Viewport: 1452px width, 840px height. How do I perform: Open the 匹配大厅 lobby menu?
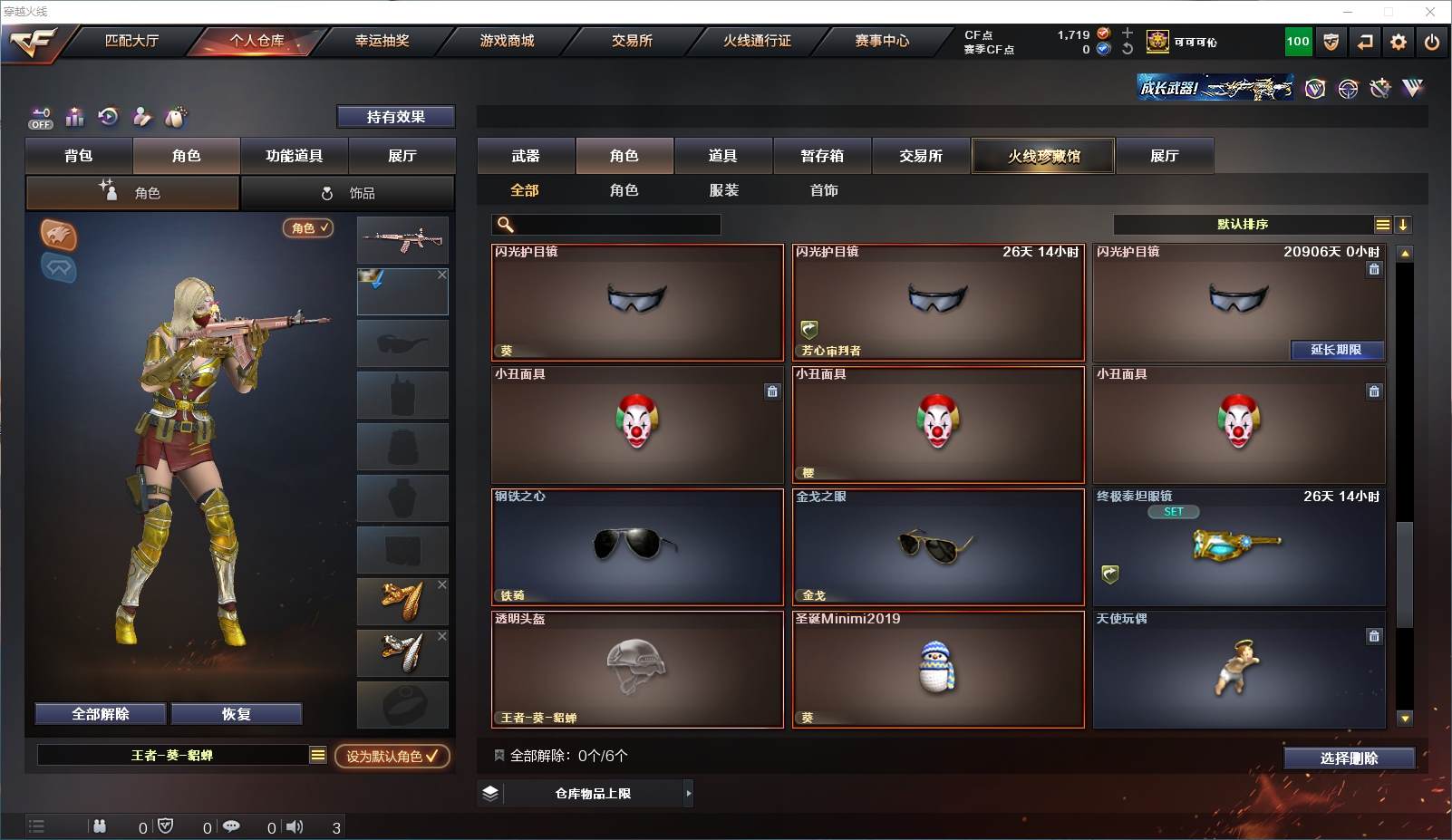coord(131,41)
